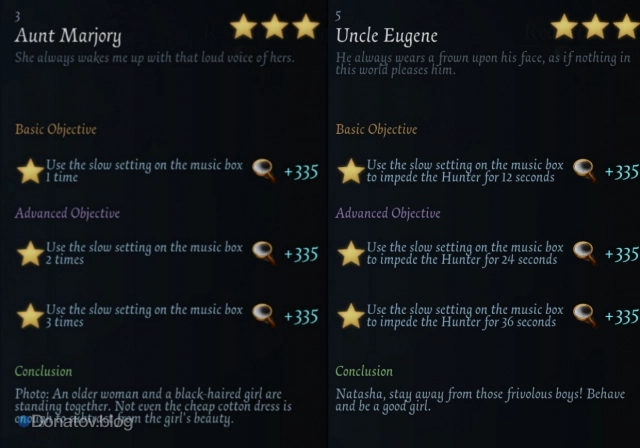View Aunt Marjory's Conclusion photo text
640x448 pixels.
pos(153,405)
